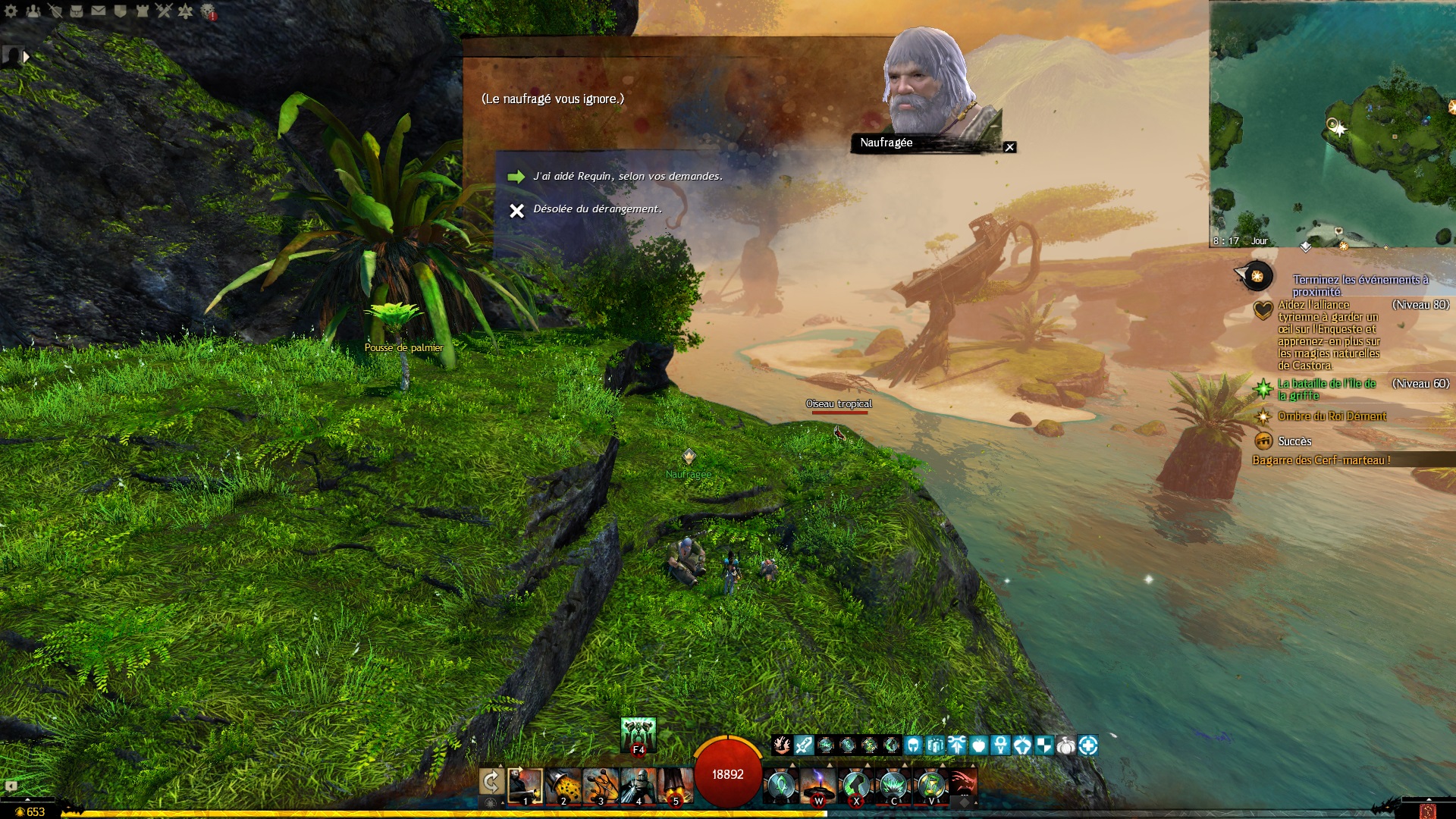Use the F4 golem skill
1456x819 pixels.
click(638, 735)
